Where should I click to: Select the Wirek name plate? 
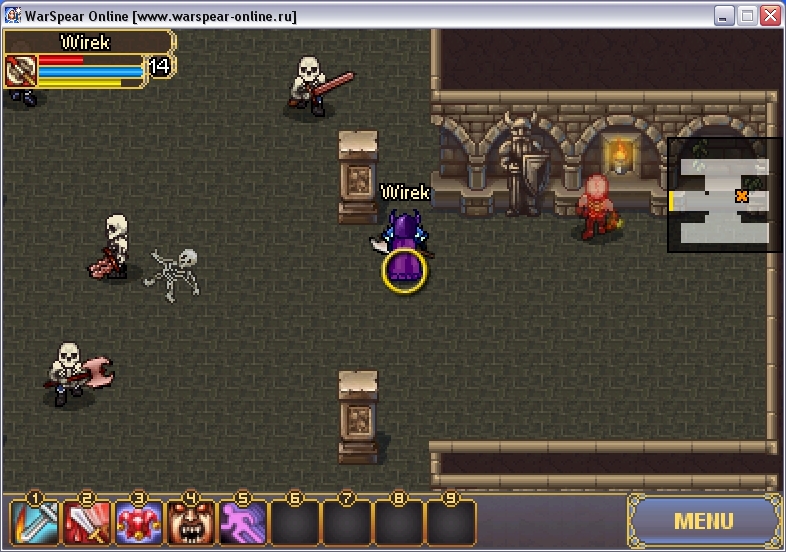tap(86, 43)
